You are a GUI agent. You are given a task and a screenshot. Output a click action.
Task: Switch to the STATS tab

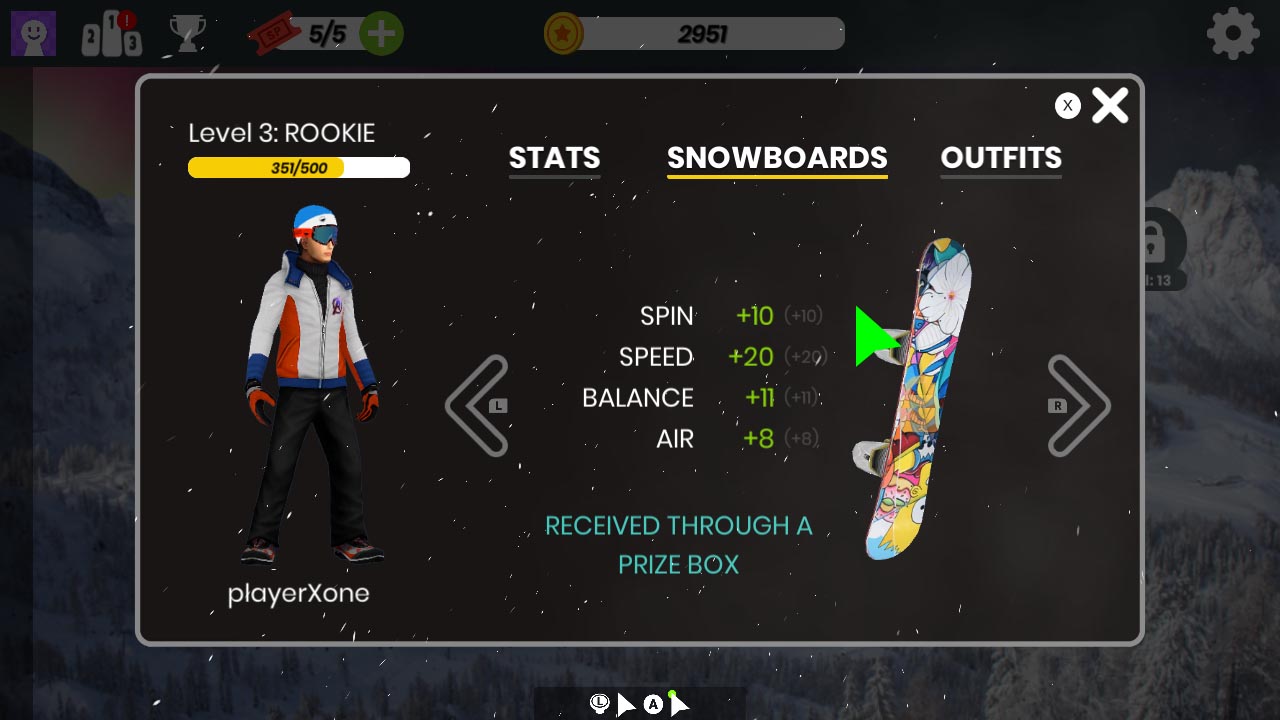554,158
